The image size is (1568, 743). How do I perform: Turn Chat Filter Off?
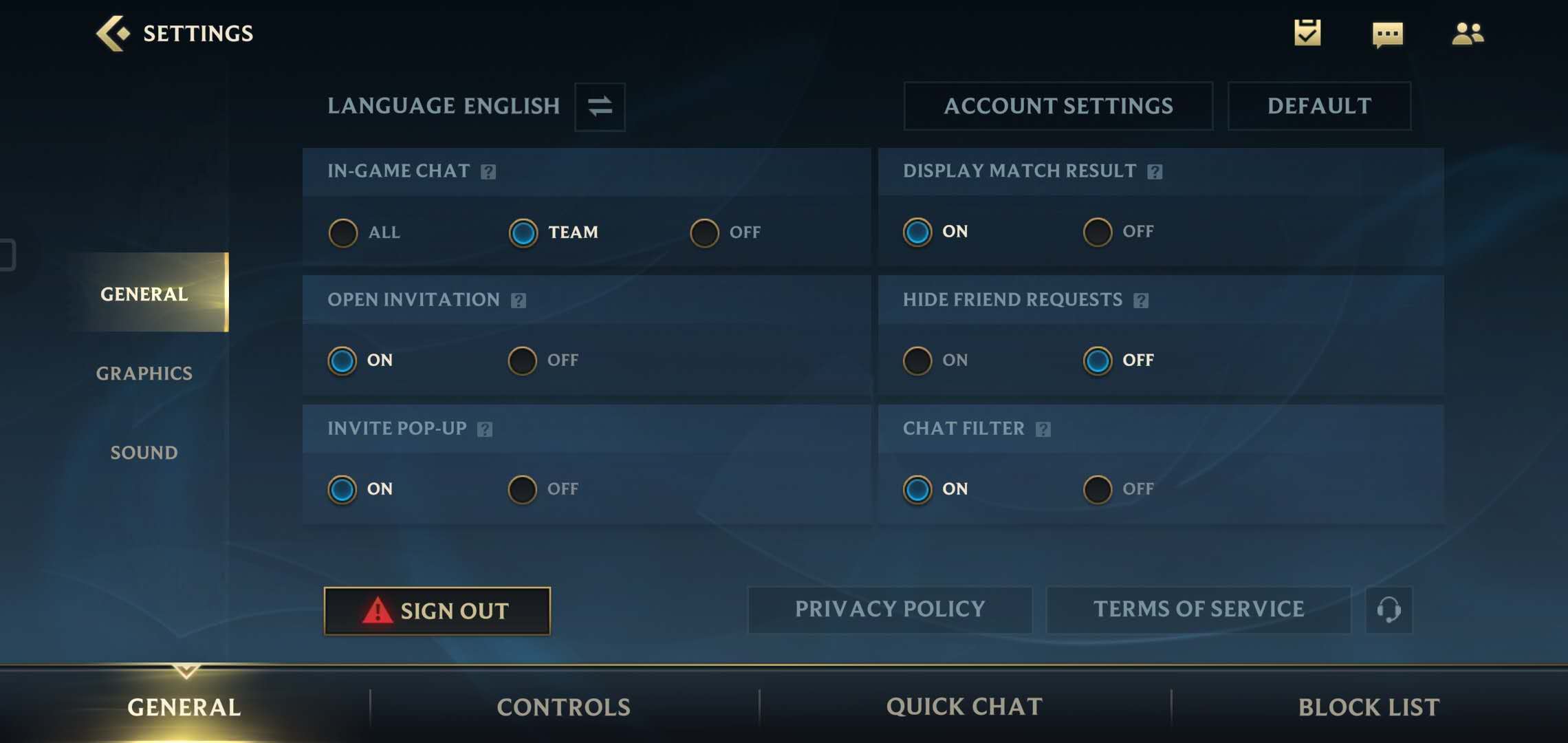point(1098,489)
